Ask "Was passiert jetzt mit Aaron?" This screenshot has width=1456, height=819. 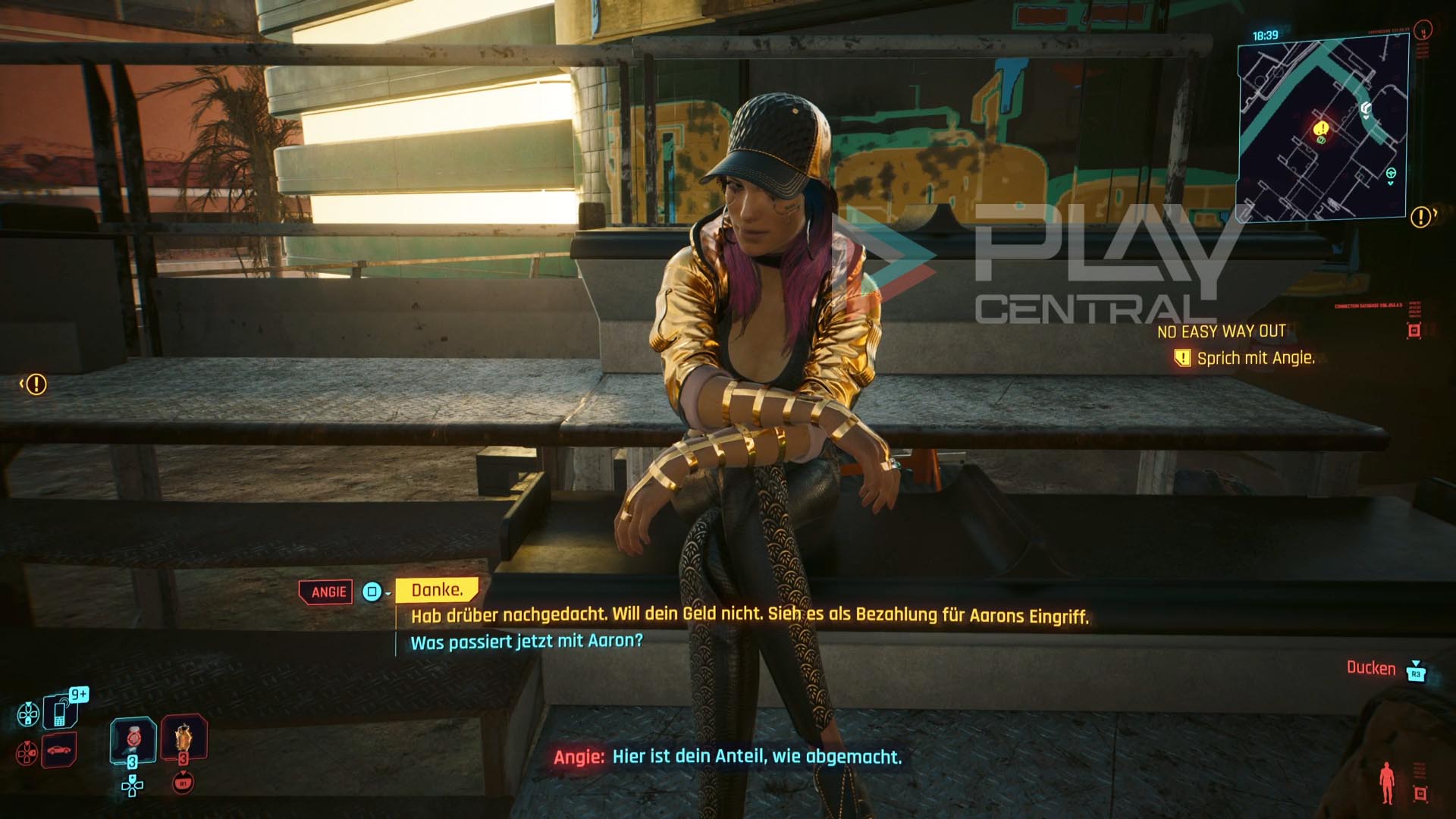[526, 642]
